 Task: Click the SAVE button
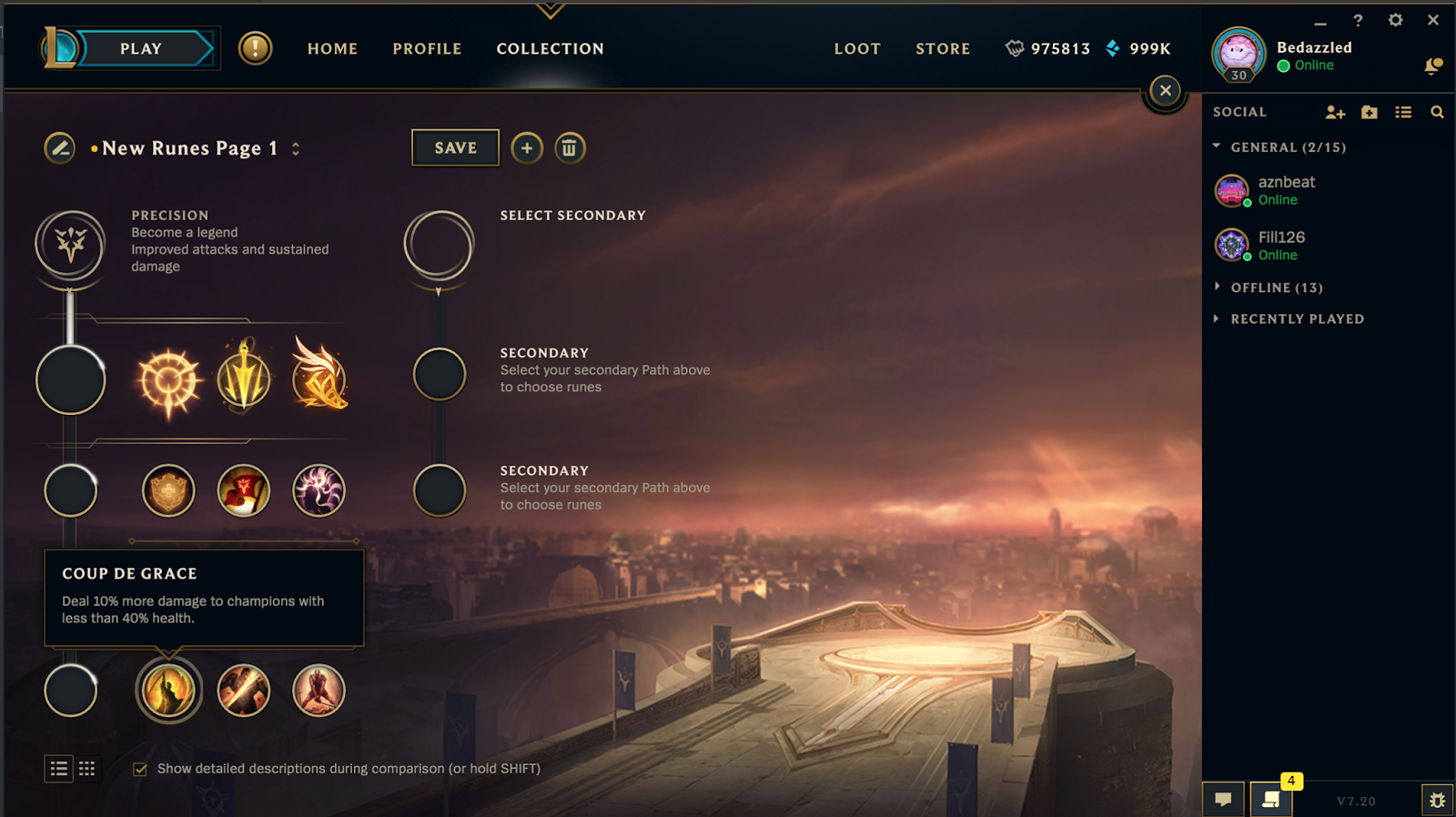click(x=455, y=147)
